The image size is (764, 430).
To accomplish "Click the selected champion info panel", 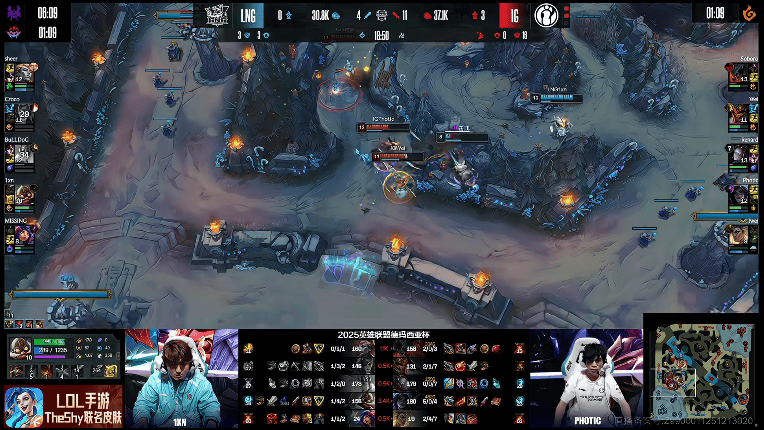I will pyautogui.click(x=62, y=356).
